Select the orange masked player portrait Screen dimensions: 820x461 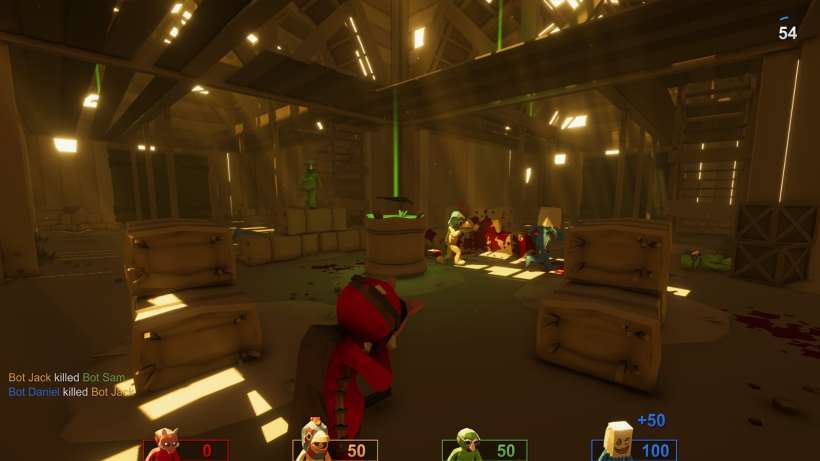point(316,444)
